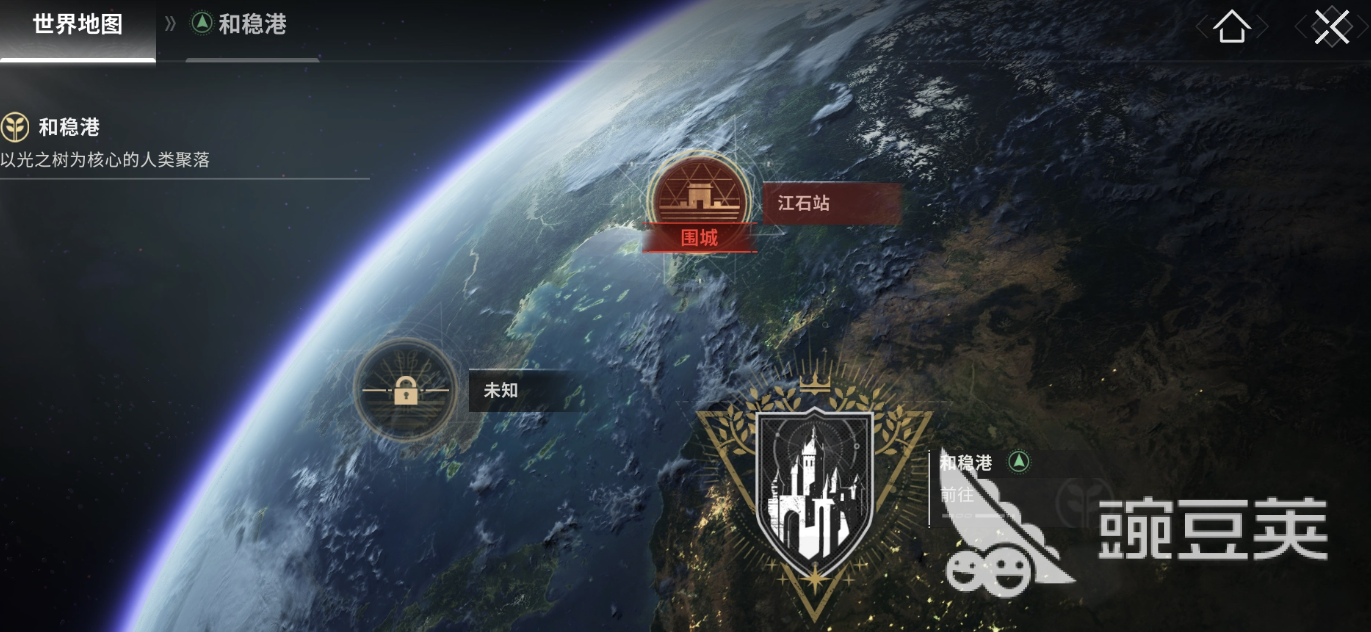Close the world map
1371x632 pixels.
point(1332,27)
